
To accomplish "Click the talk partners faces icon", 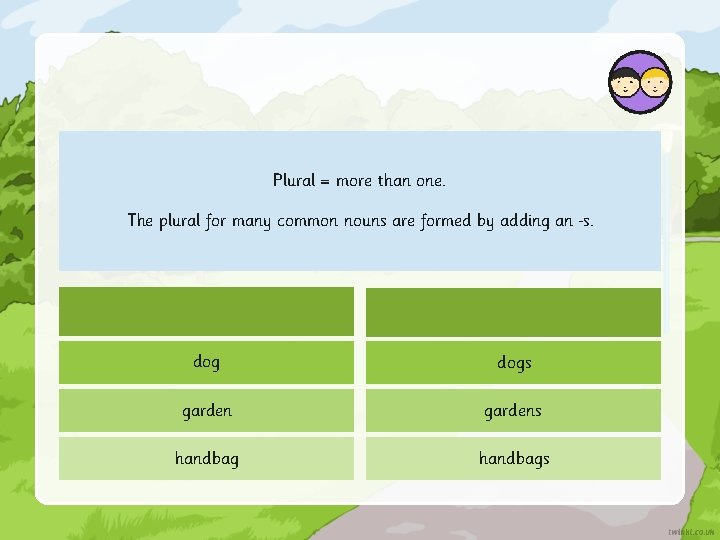I will 640,82.
